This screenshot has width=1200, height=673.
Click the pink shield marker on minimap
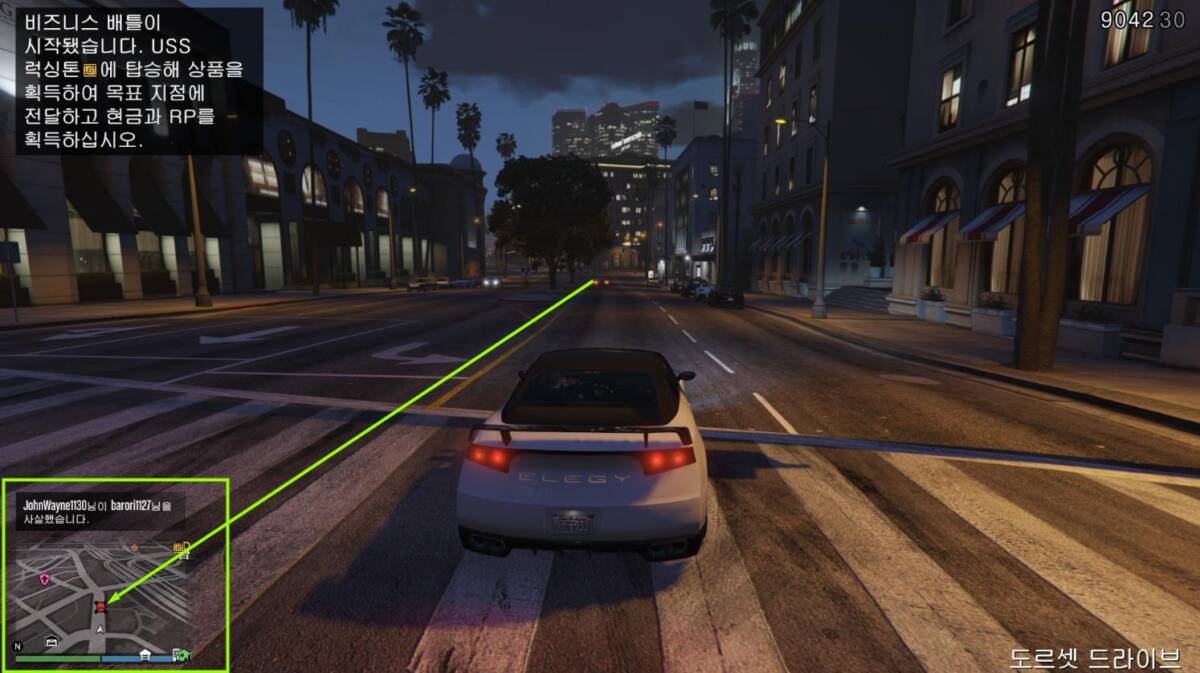click(x=44, y=579)
